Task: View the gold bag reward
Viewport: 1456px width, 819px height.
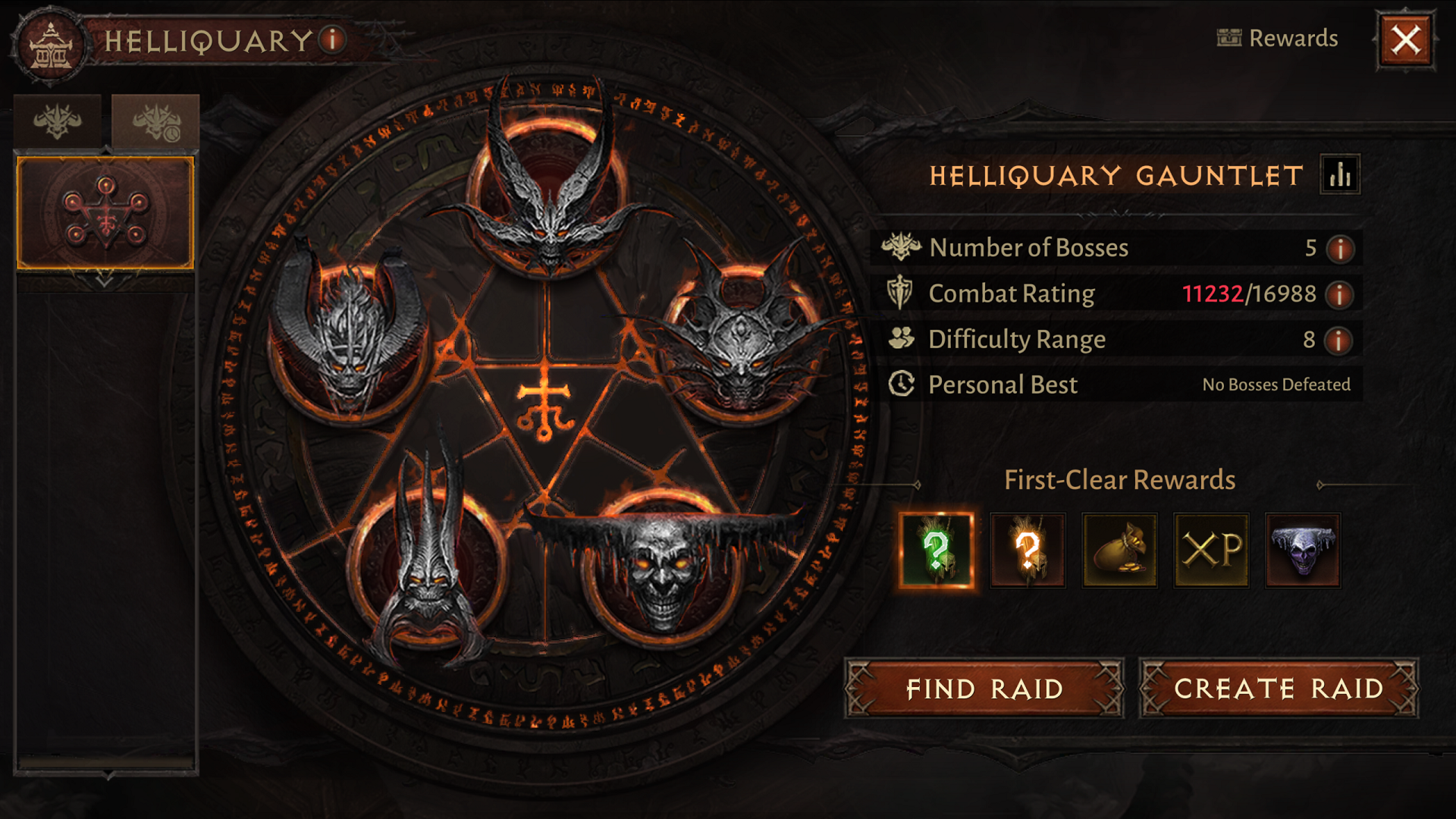Action: [1119, 551]
